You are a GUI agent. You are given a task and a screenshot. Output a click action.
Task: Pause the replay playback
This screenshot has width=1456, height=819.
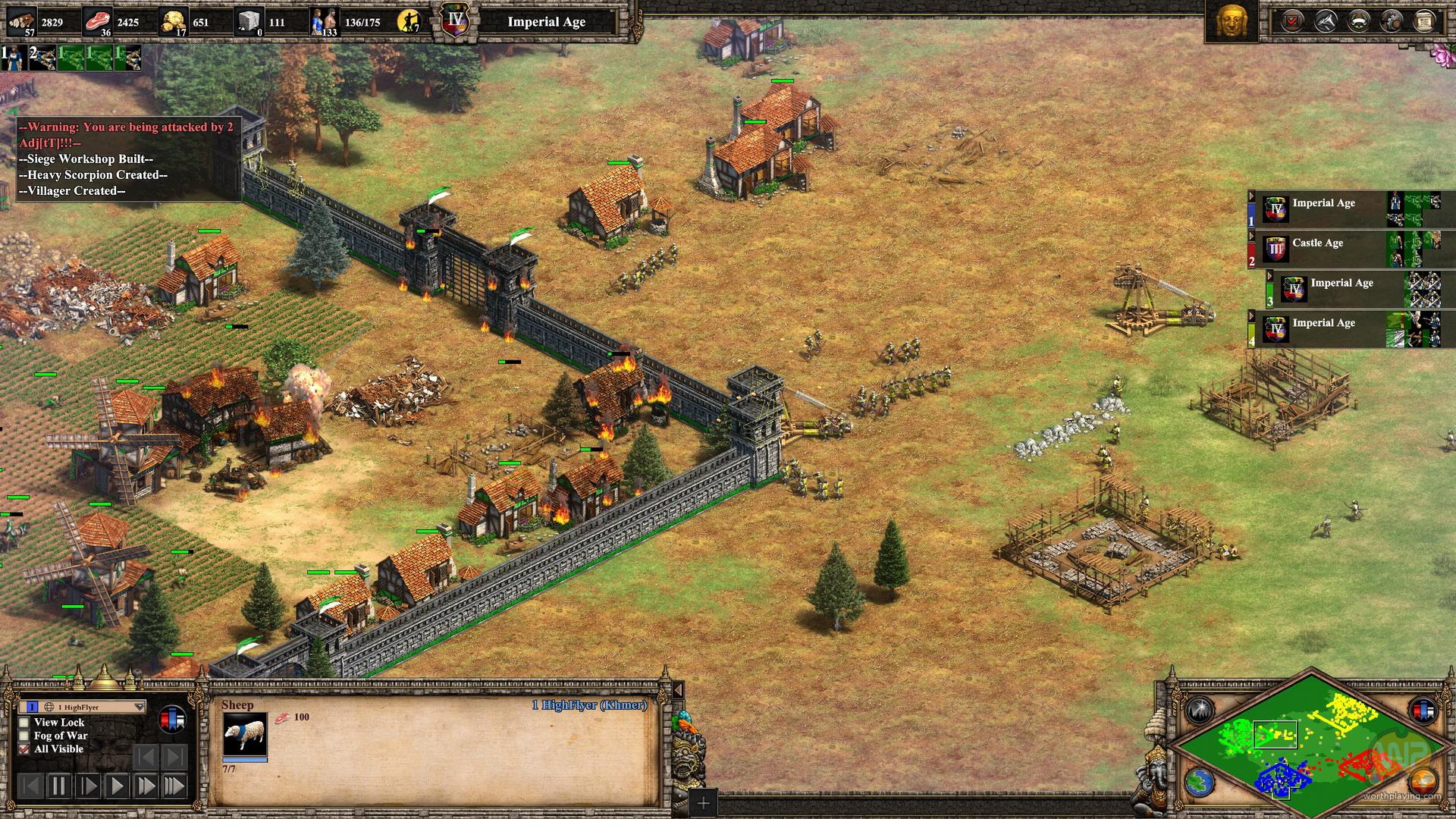(x=59, y=786)
